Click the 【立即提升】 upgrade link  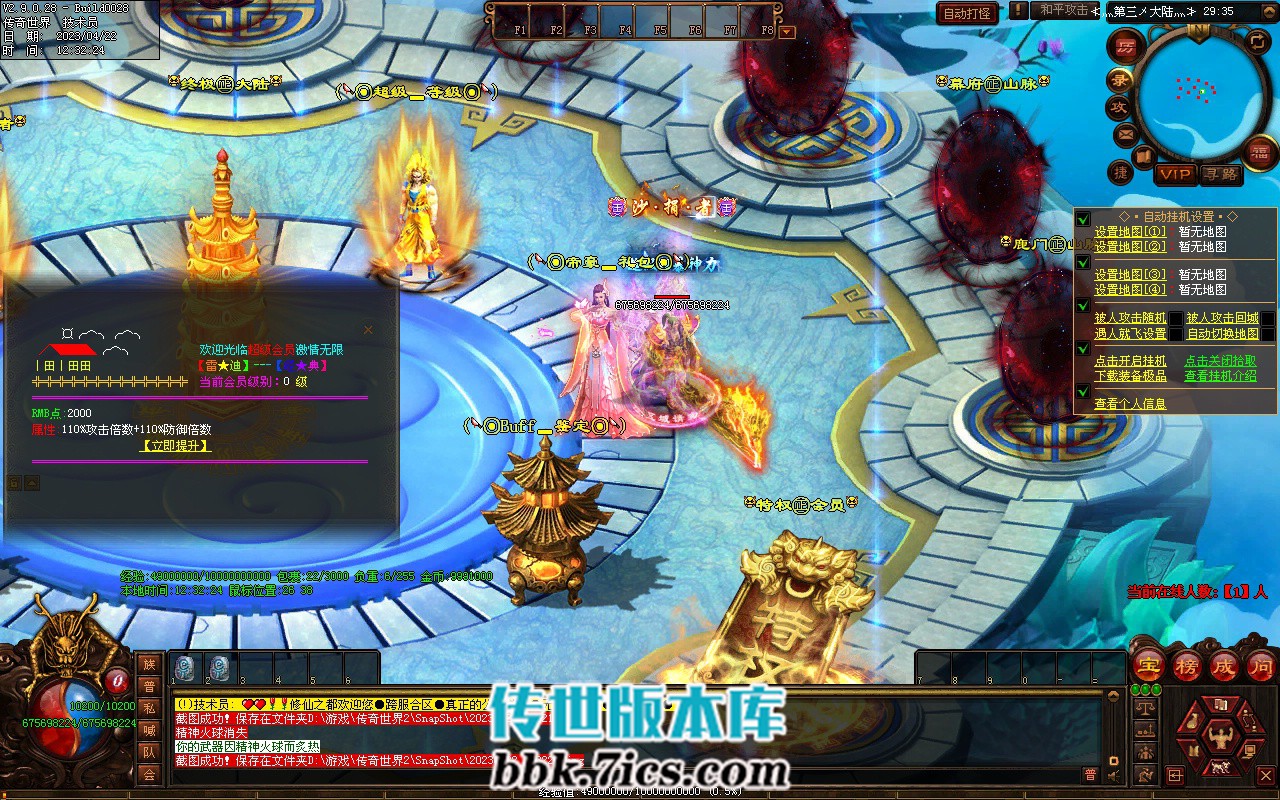coord(176,446)
